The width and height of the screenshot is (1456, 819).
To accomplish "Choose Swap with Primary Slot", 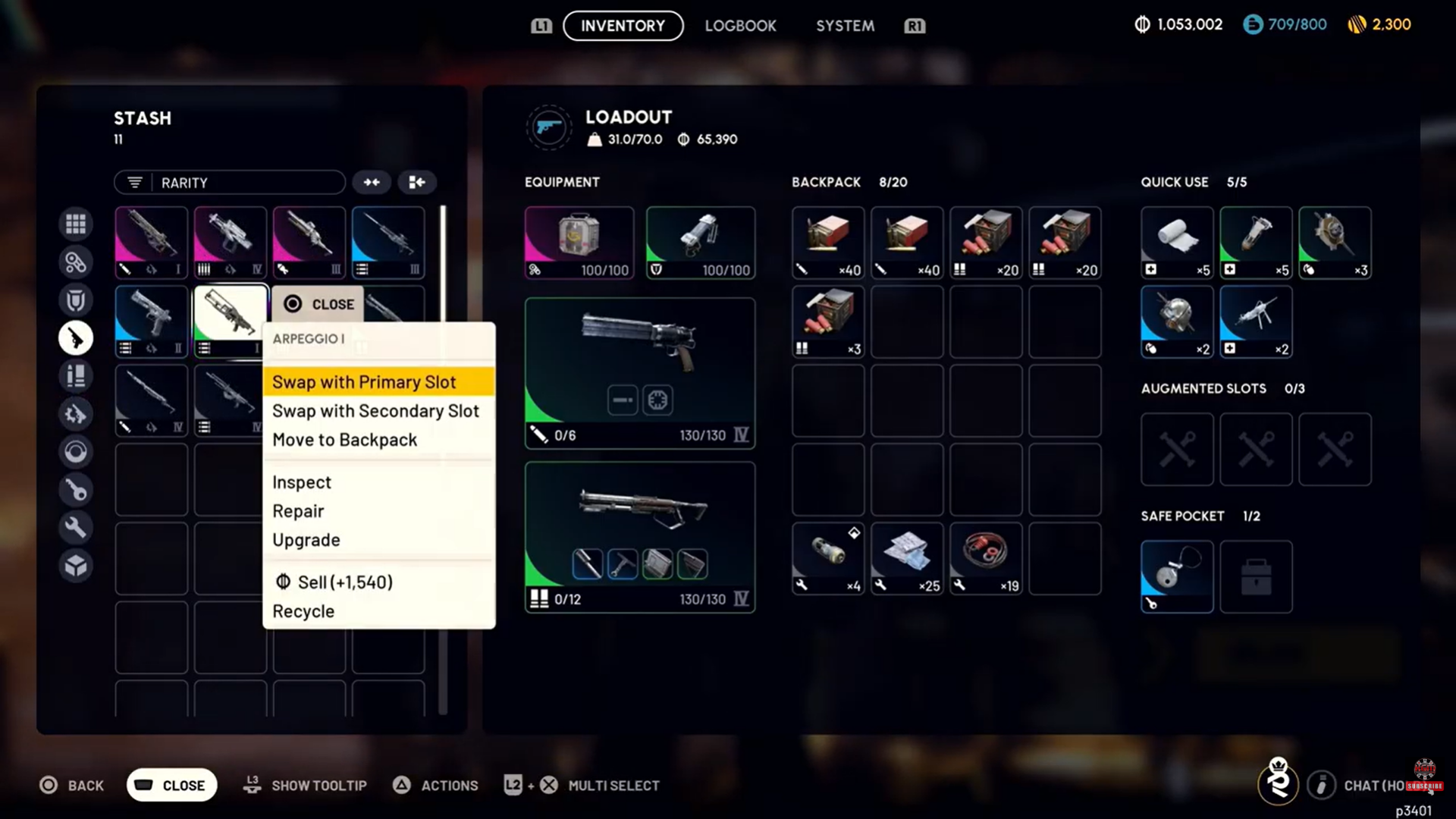I will tap(364, 382).
